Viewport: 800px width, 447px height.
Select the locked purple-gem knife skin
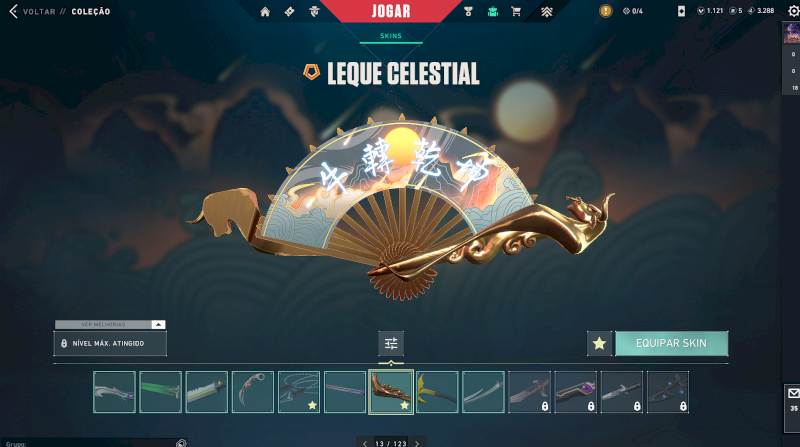coord(576,392)
